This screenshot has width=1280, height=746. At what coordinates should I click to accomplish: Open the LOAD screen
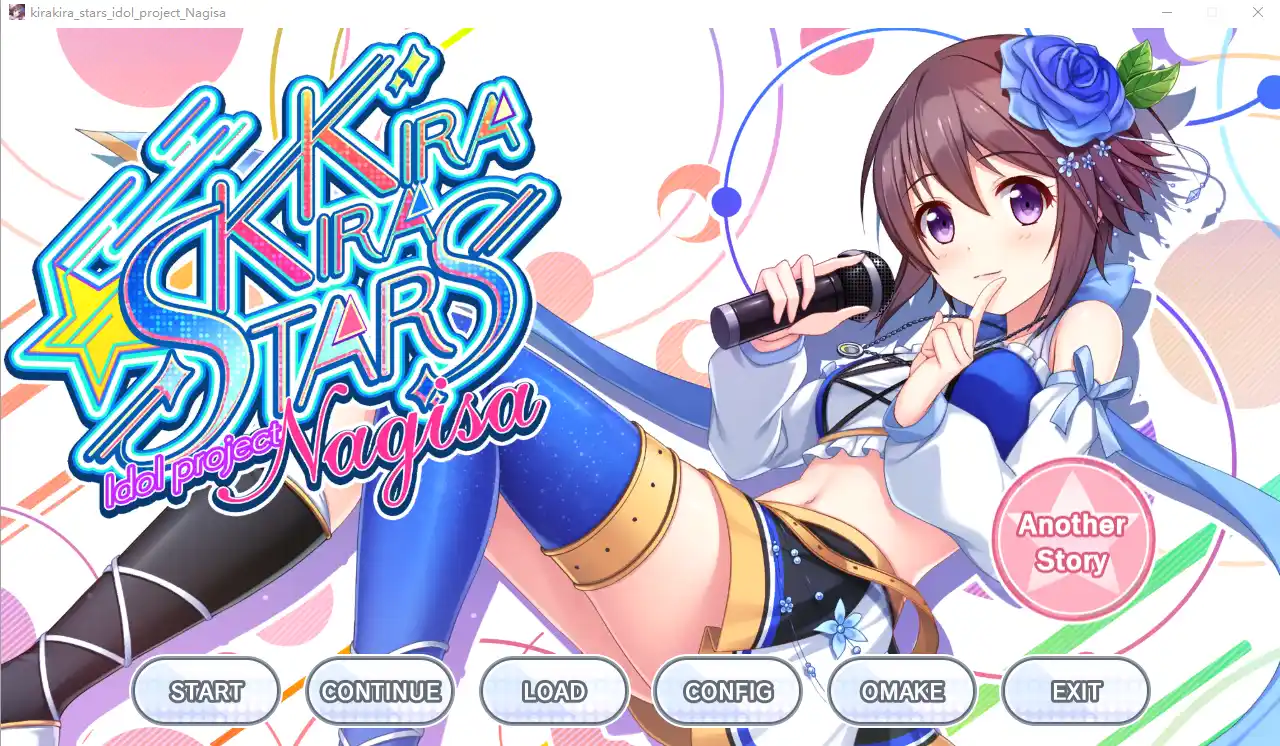(x=554, y=690)
